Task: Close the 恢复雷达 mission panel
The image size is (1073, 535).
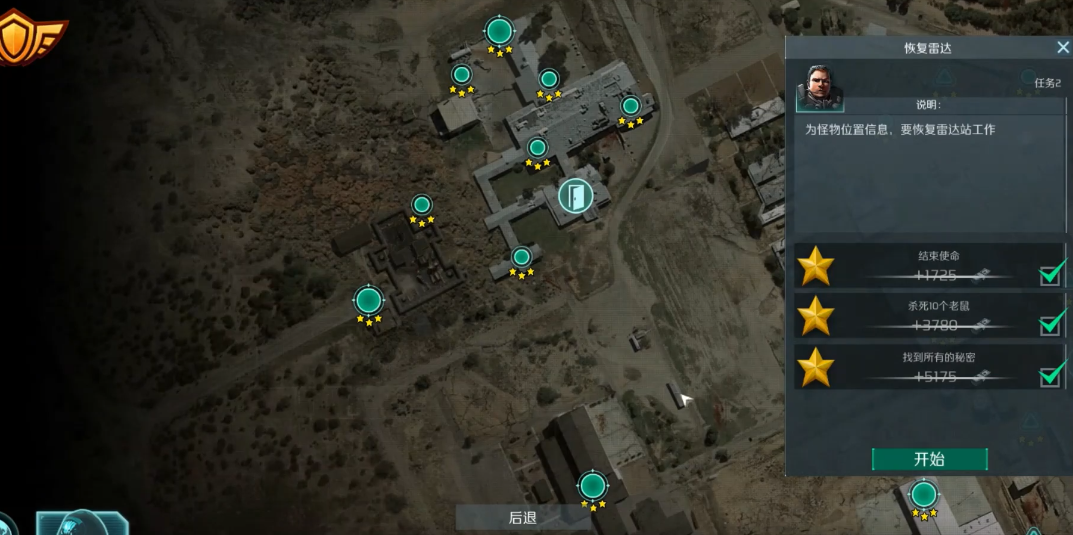Action: pos(1062,48)
